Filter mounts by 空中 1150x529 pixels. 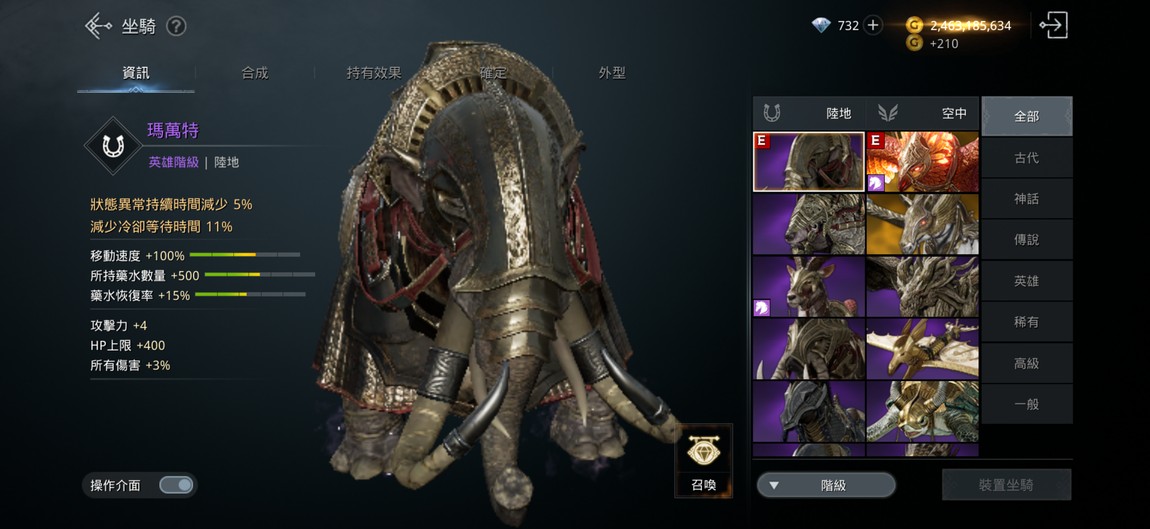(923, 114)
